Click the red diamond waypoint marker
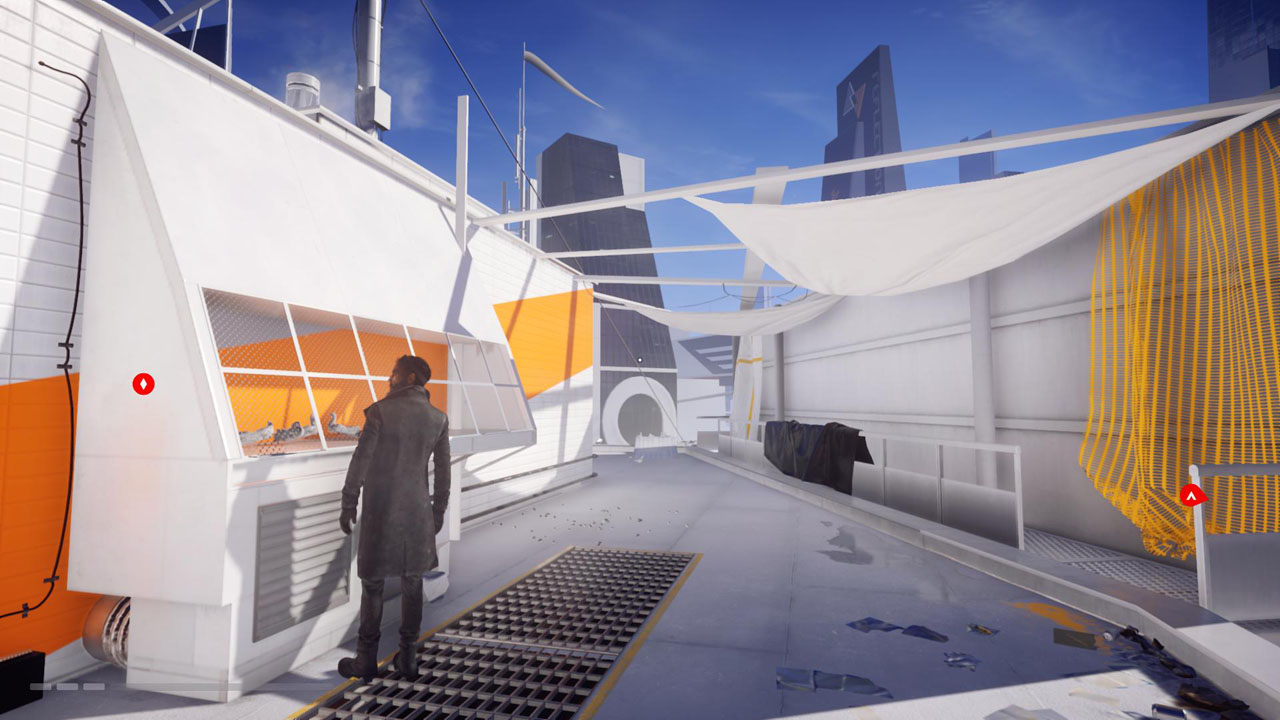Screen dimensions: 1280x720 pyautogui.click(x=144, y=384)
